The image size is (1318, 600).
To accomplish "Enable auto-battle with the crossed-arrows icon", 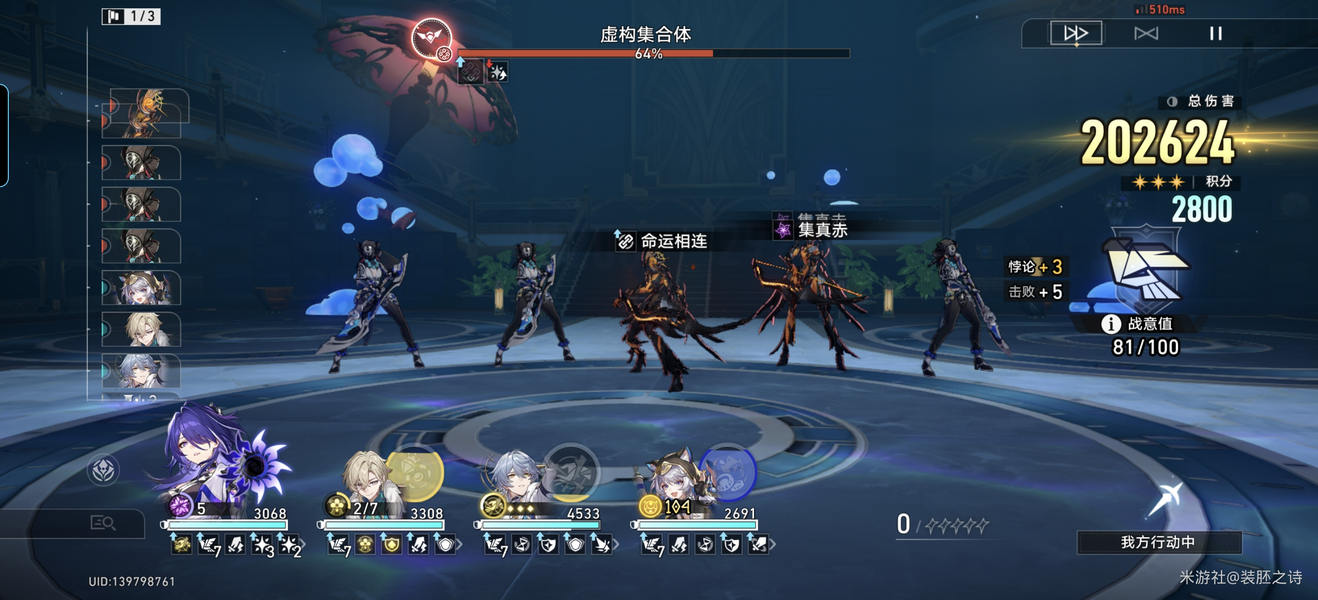I will [1146, 33].
